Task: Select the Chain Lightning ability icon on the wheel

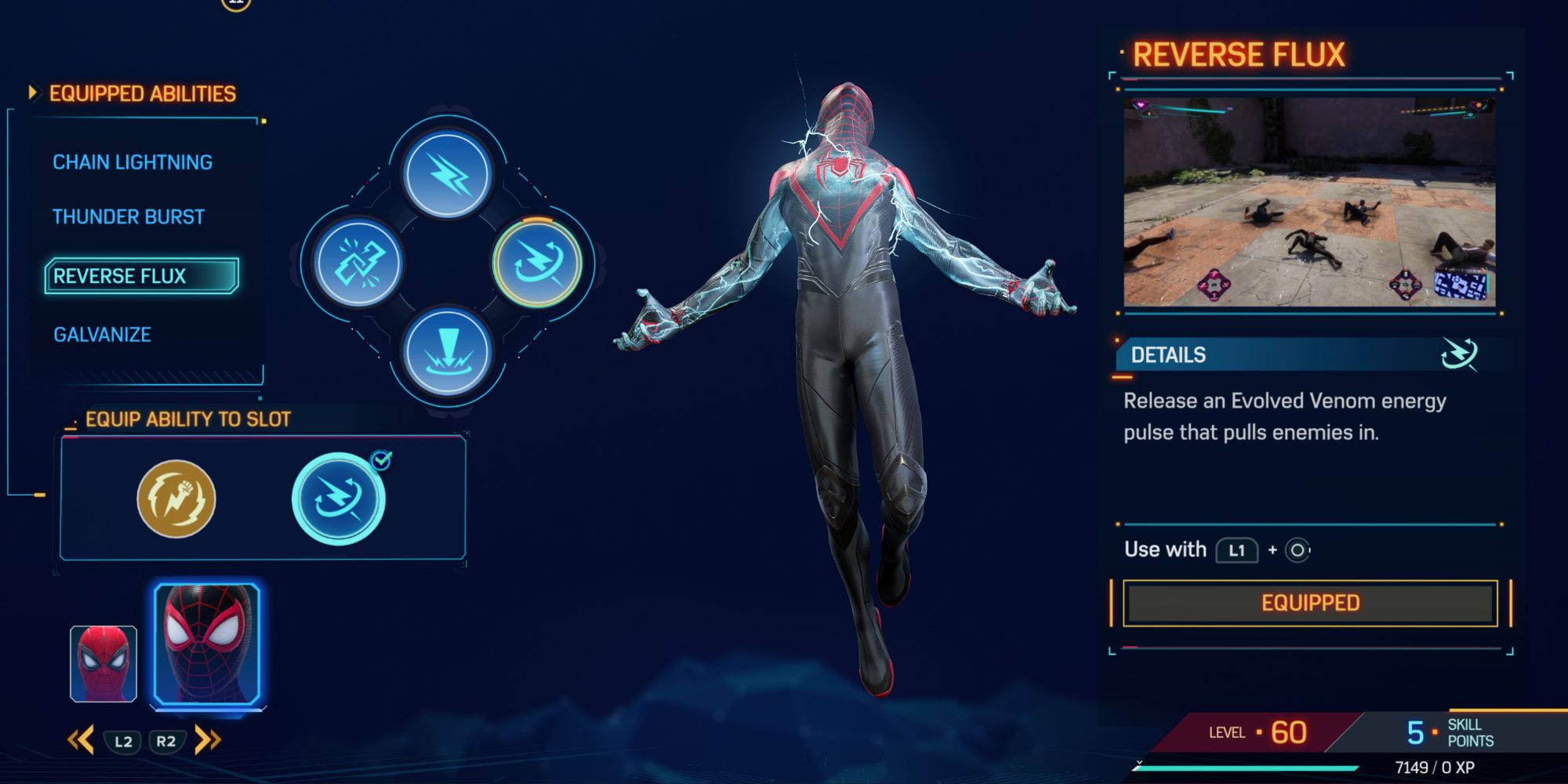Action: coord(447,172)
